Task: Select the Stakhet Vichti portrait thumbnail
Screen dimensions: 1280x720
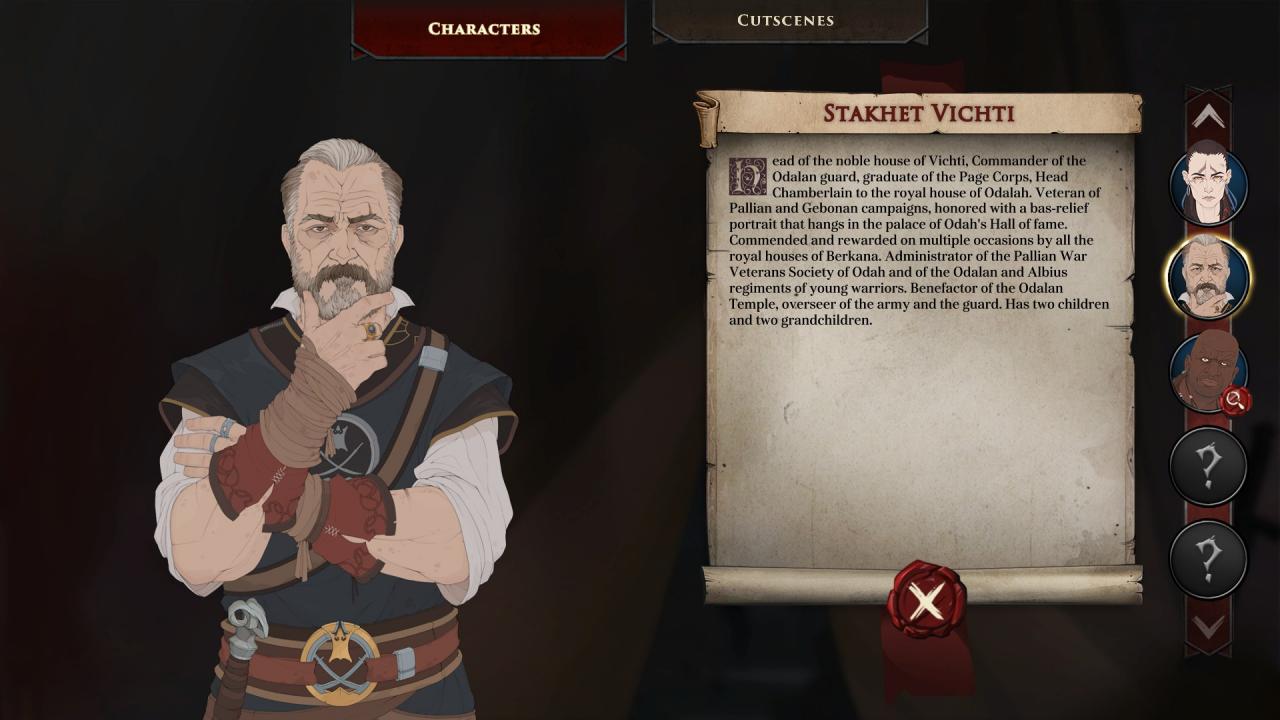Action: [x=1208, y=277]
